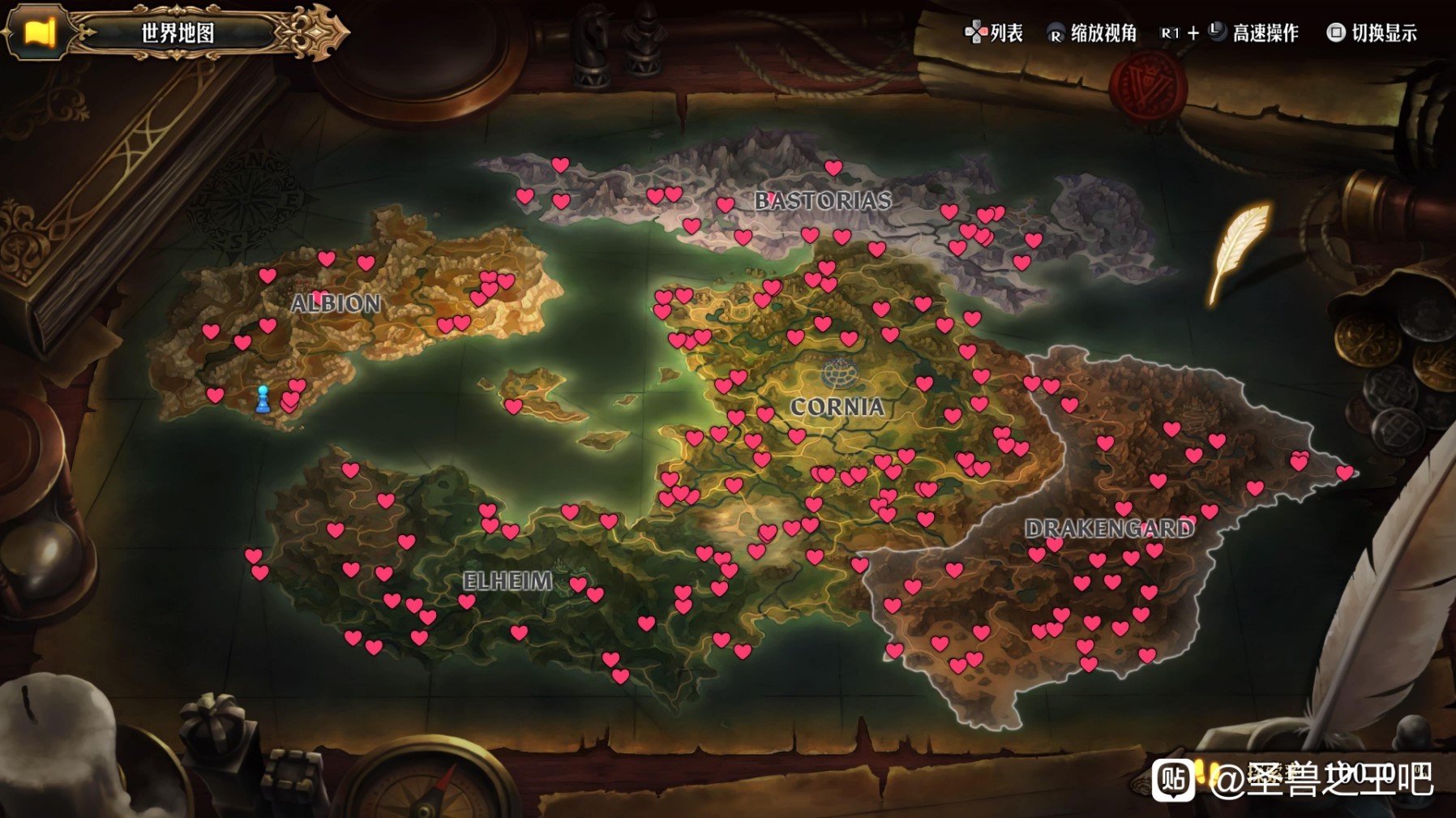
Task: Select the DRAKENGARD region label
Action: 1109,529
